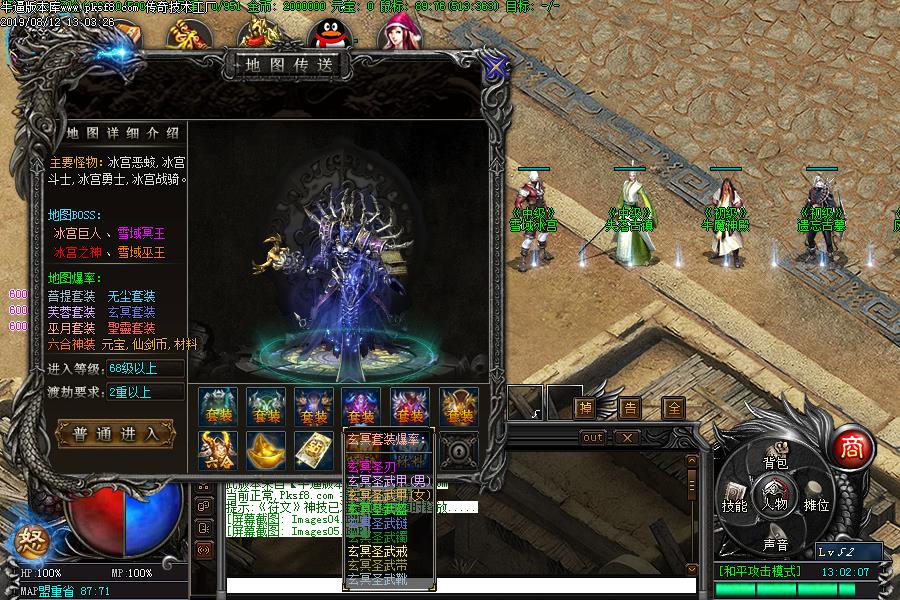The image size is (900, 600).
Task: Click the pink-haired girl icon at the top
Action: [397, 34]
